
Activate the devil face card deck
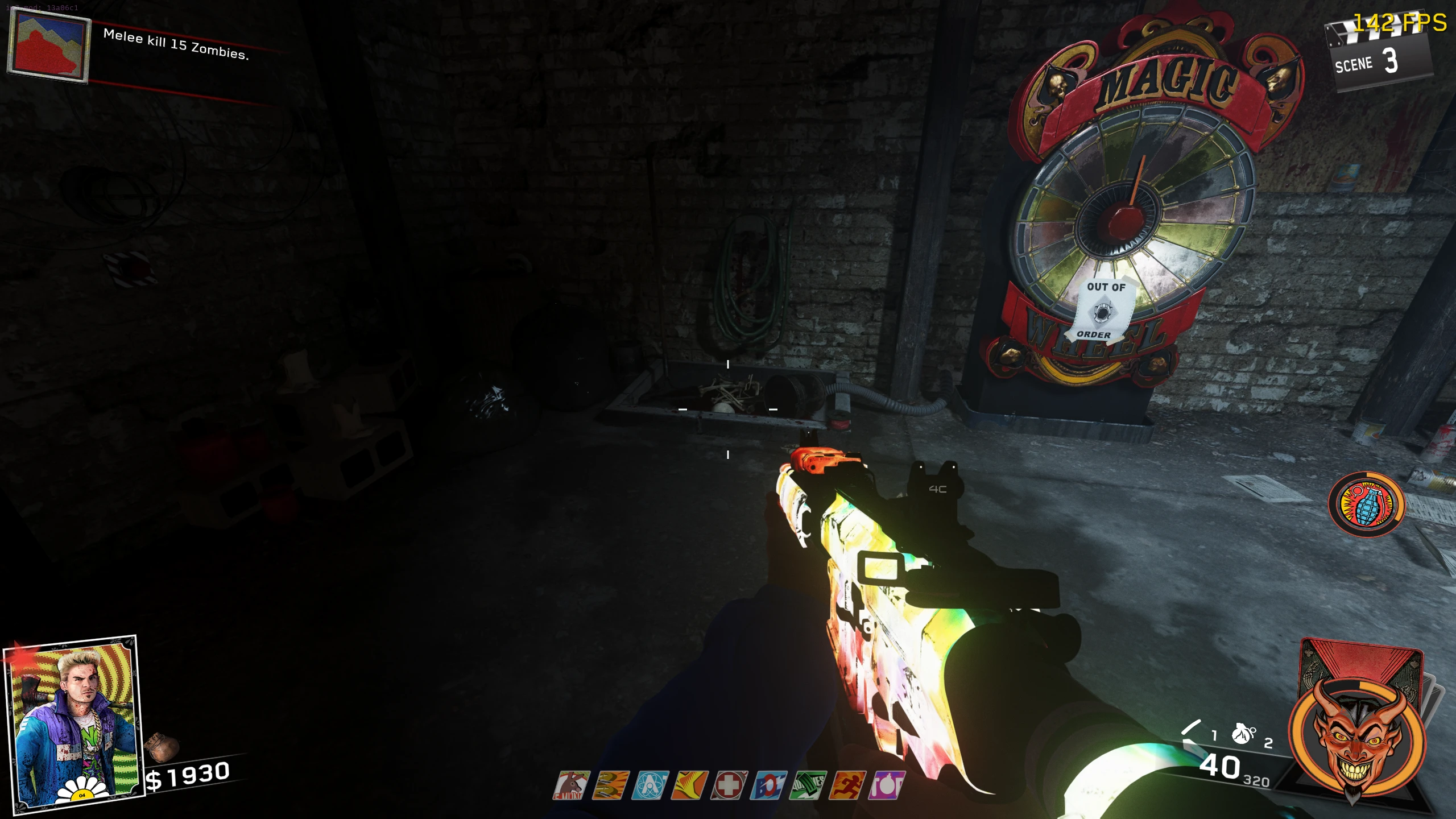[x=1357, y=734]
